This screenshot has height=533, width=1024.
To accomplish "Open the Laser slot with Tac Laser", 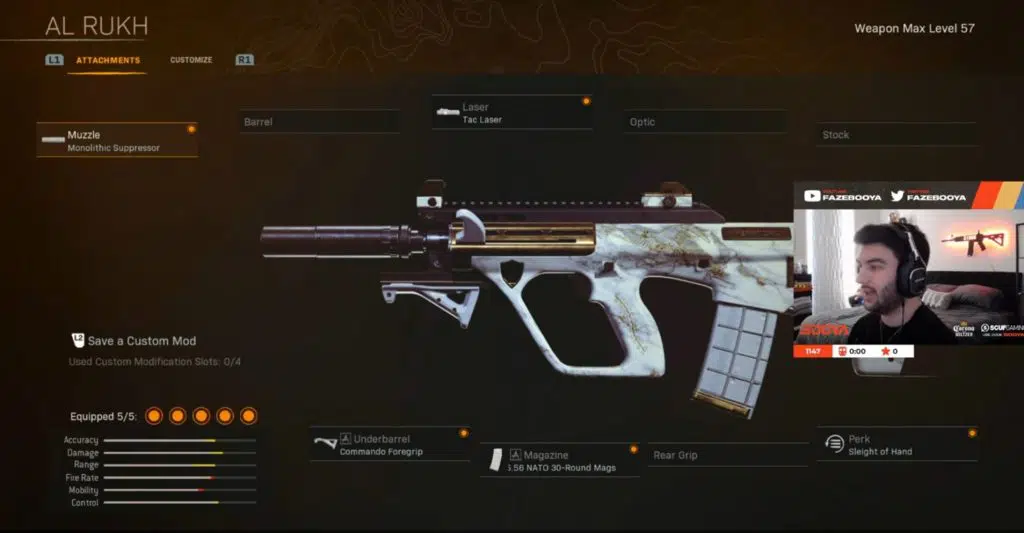I will 512,113.
